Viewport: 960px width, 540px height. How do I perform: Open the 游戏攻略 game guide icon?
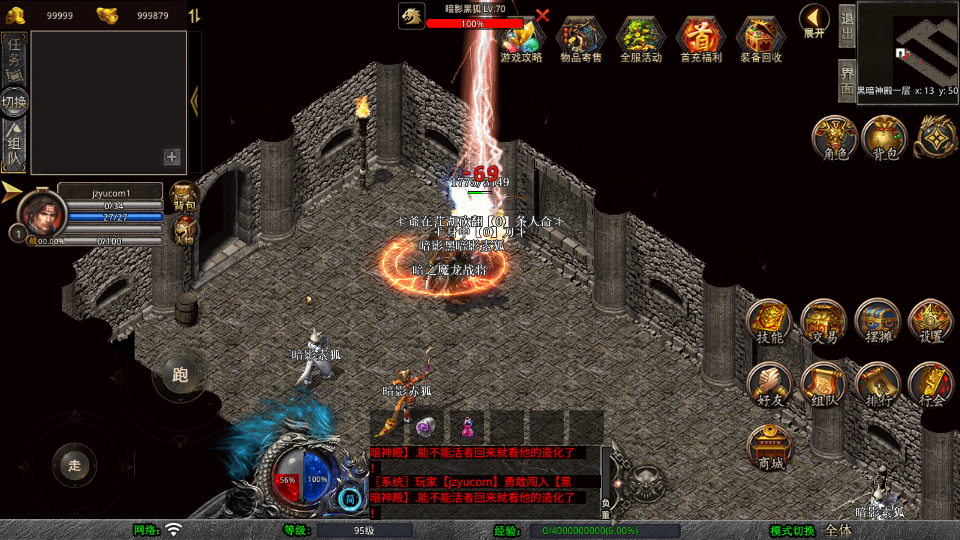pyautogui.click(x=520, y=38)
